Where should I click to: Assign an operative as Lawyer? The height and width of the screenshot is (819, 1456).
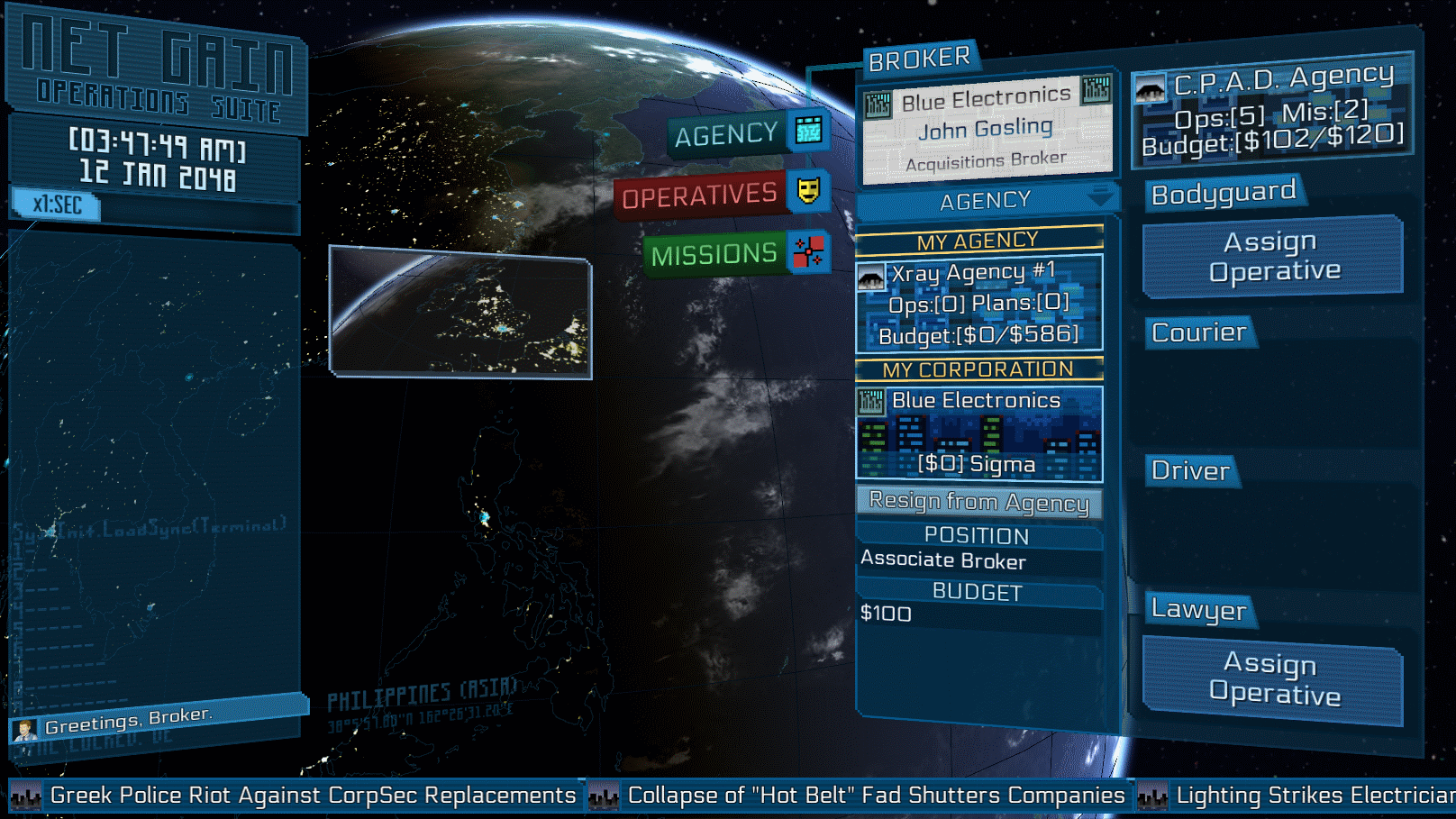tap(1273, 679)
